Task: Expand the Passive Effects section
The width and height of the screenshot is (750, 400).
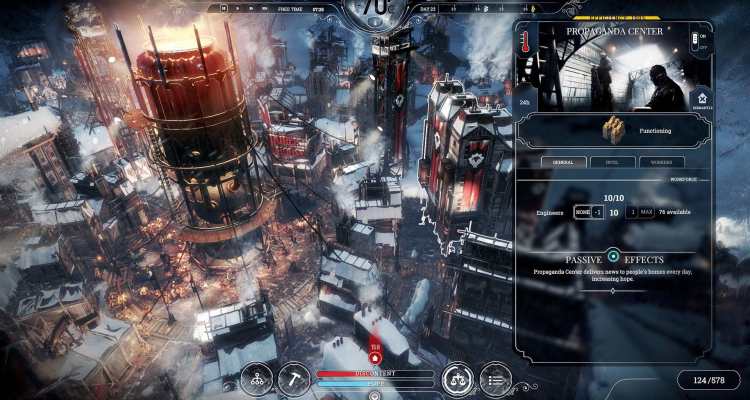Action: point(614,257)
